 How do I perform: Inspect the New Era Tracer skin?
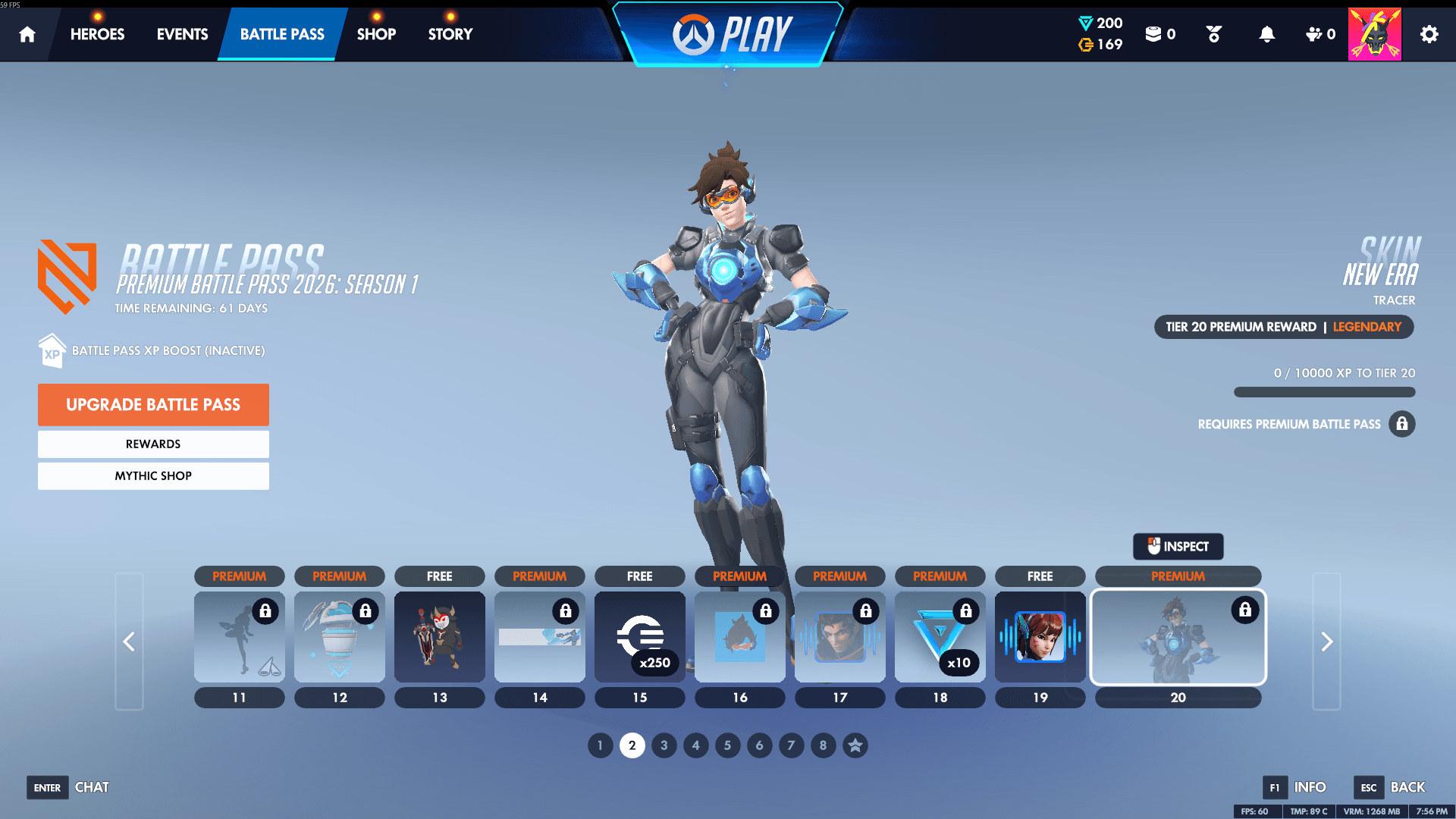[x=1178, y=546]
